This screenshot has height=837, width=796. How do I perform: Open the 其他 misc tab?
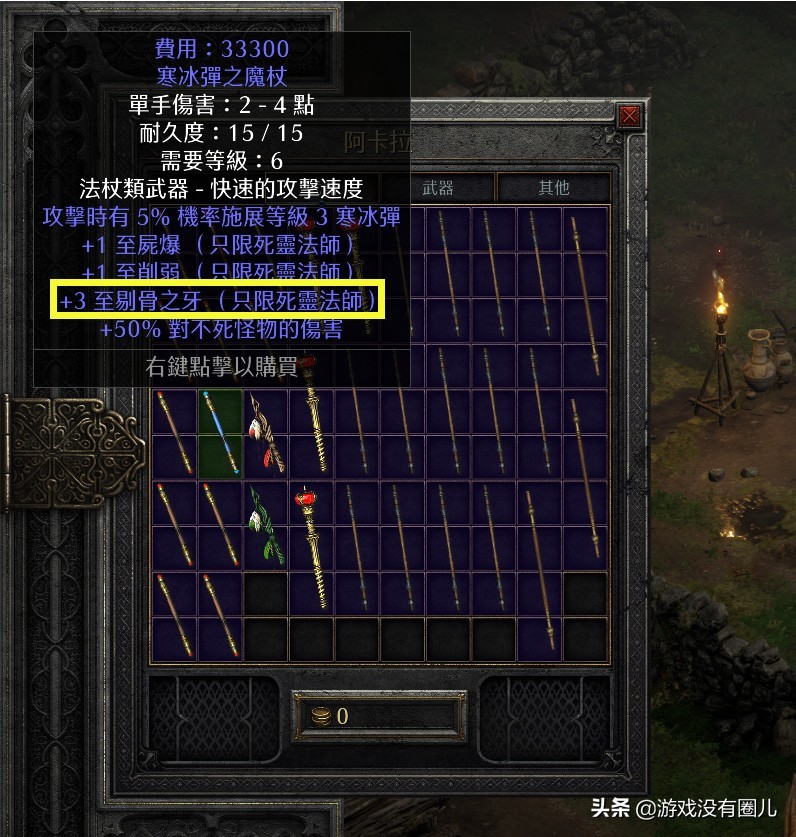553,187
